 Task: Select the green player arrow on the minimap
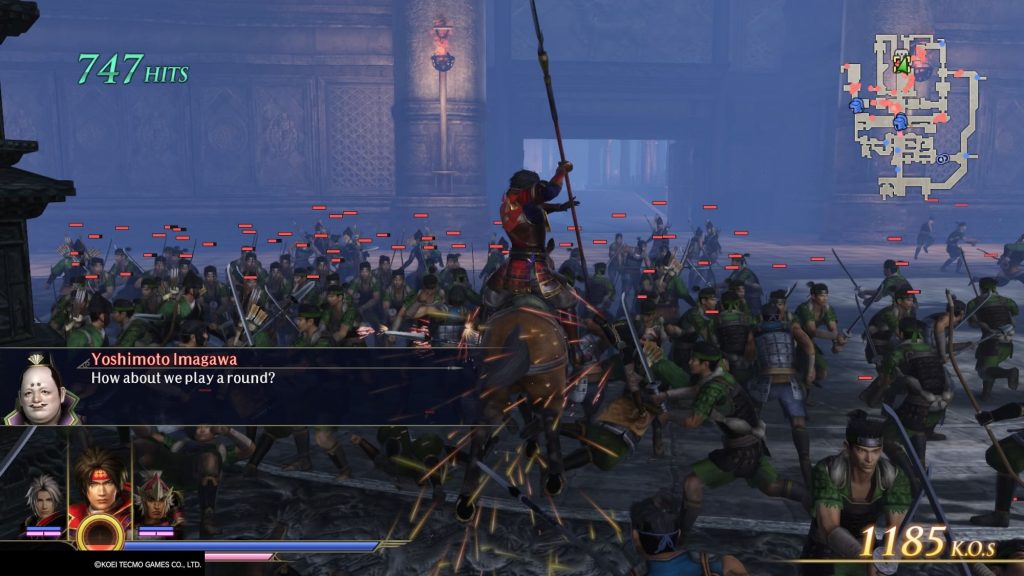[902, 65]
